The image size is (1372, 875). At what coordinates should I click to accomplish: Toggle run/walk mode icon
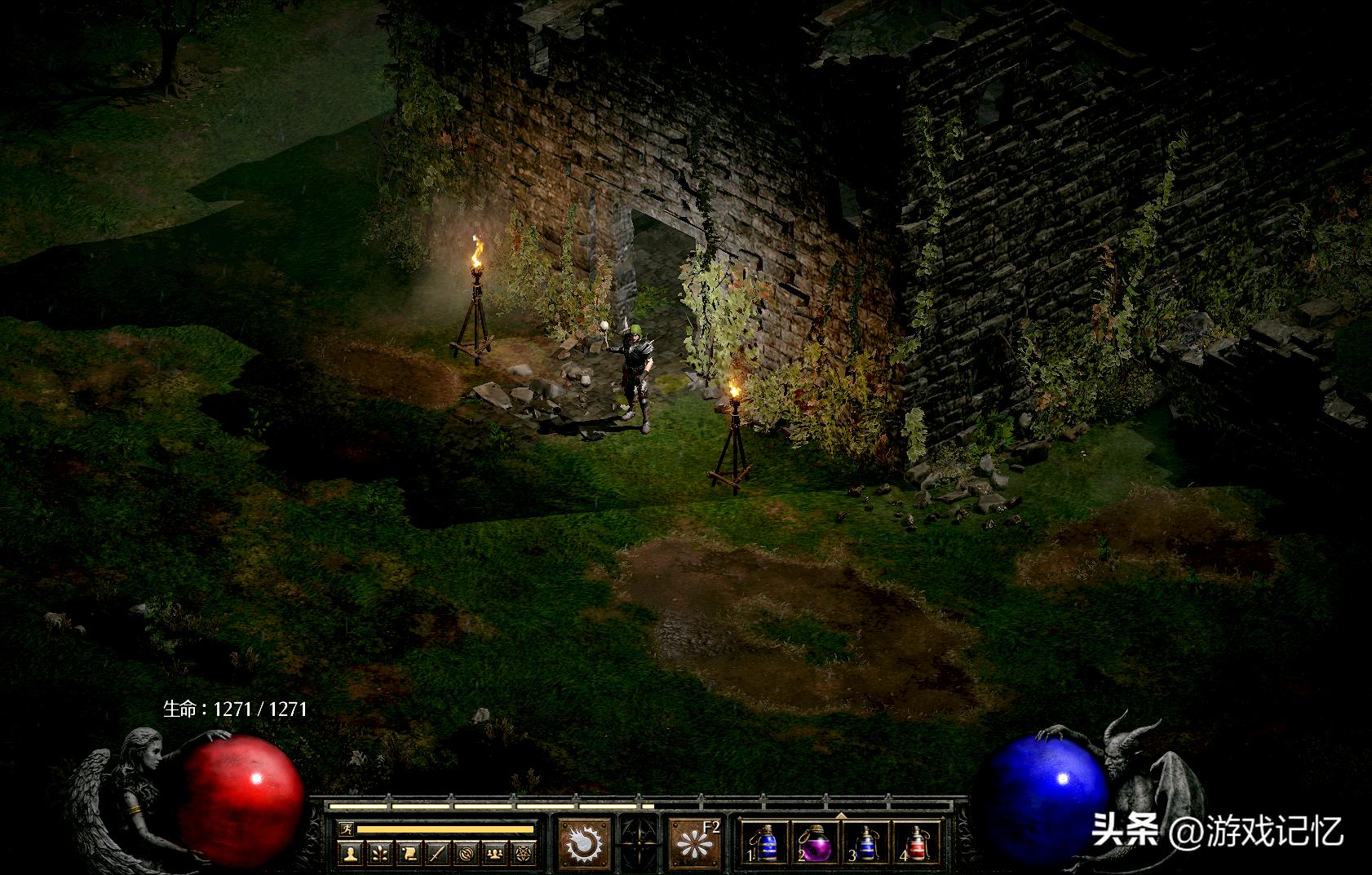coord(347,829)
